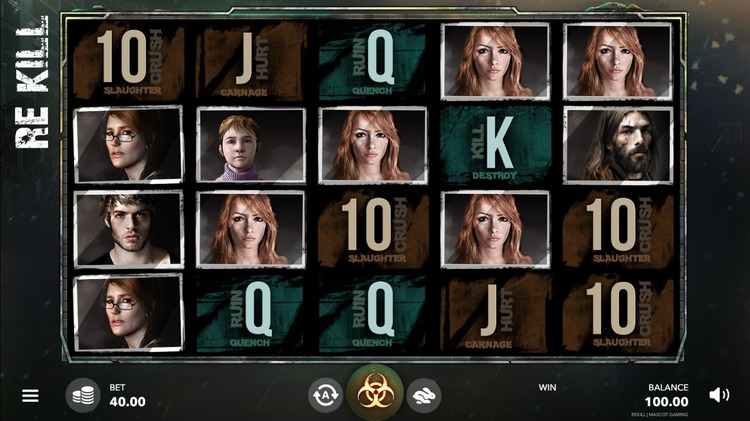Image resolution: width=750 pixels, height=421 pixels.
Task: Open the bet coin stack settings
Action: (83, 395)
